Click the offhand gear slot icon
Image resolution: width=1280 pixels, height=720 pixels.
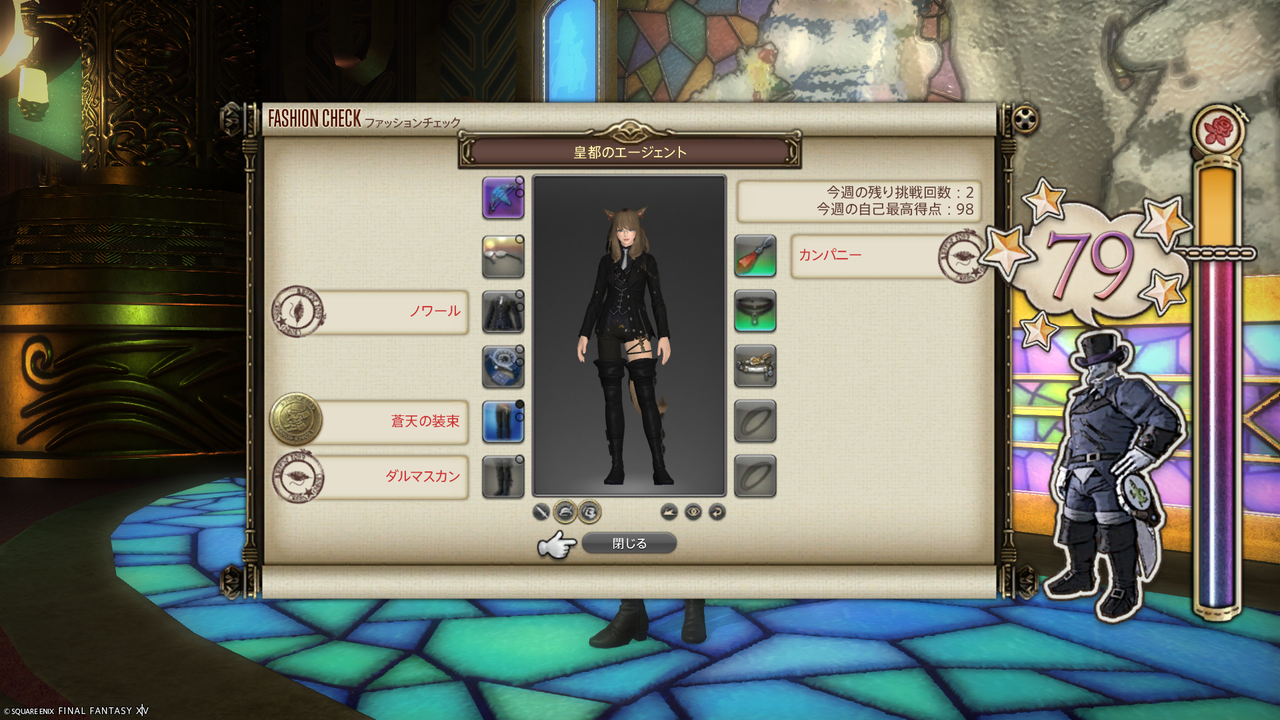click(x=503, y=255)
